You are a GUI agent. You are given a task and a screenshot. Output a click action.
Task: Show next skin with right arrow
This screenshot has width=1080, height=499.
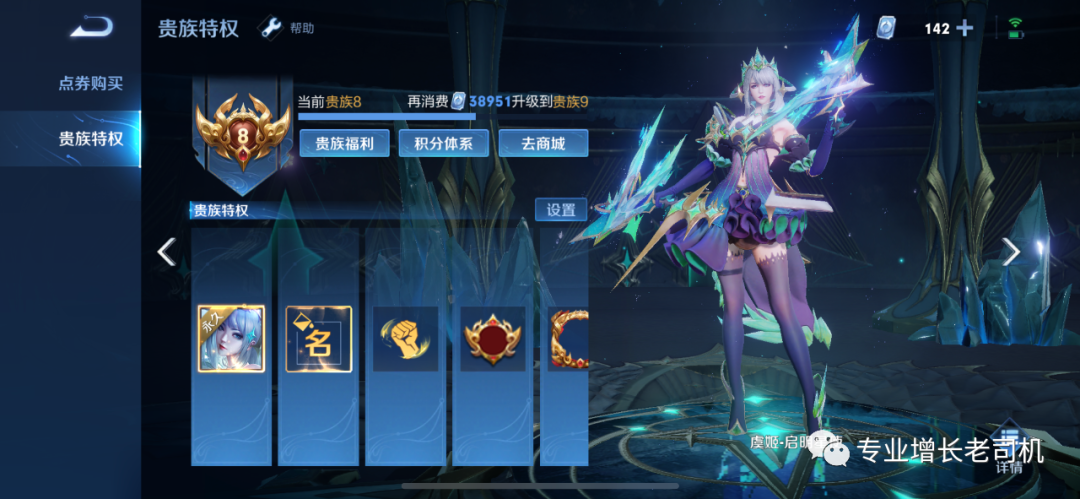[x=1011, y=252]
